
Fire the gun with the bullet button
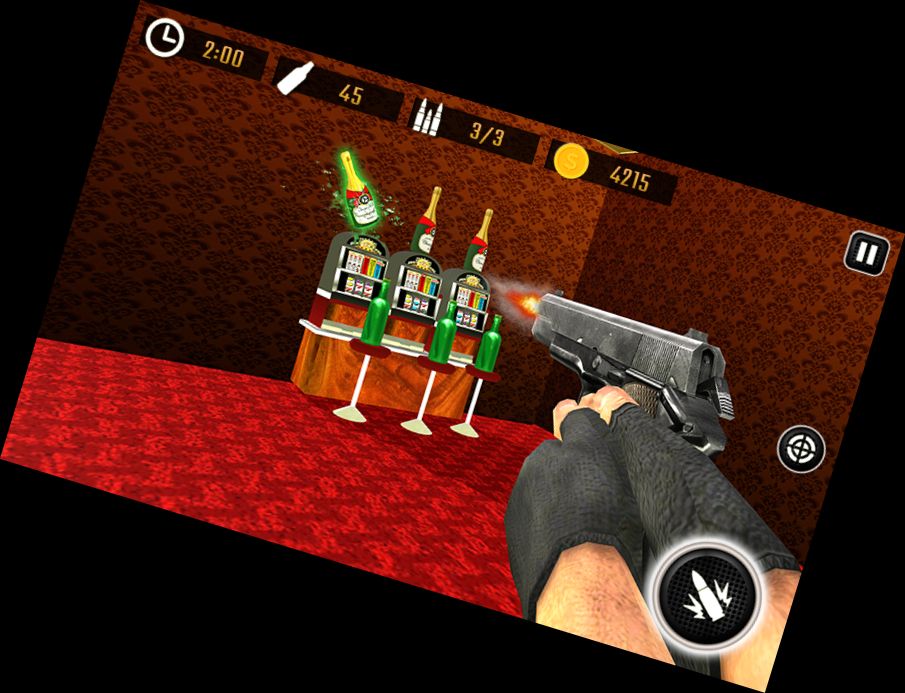(708, 594)
